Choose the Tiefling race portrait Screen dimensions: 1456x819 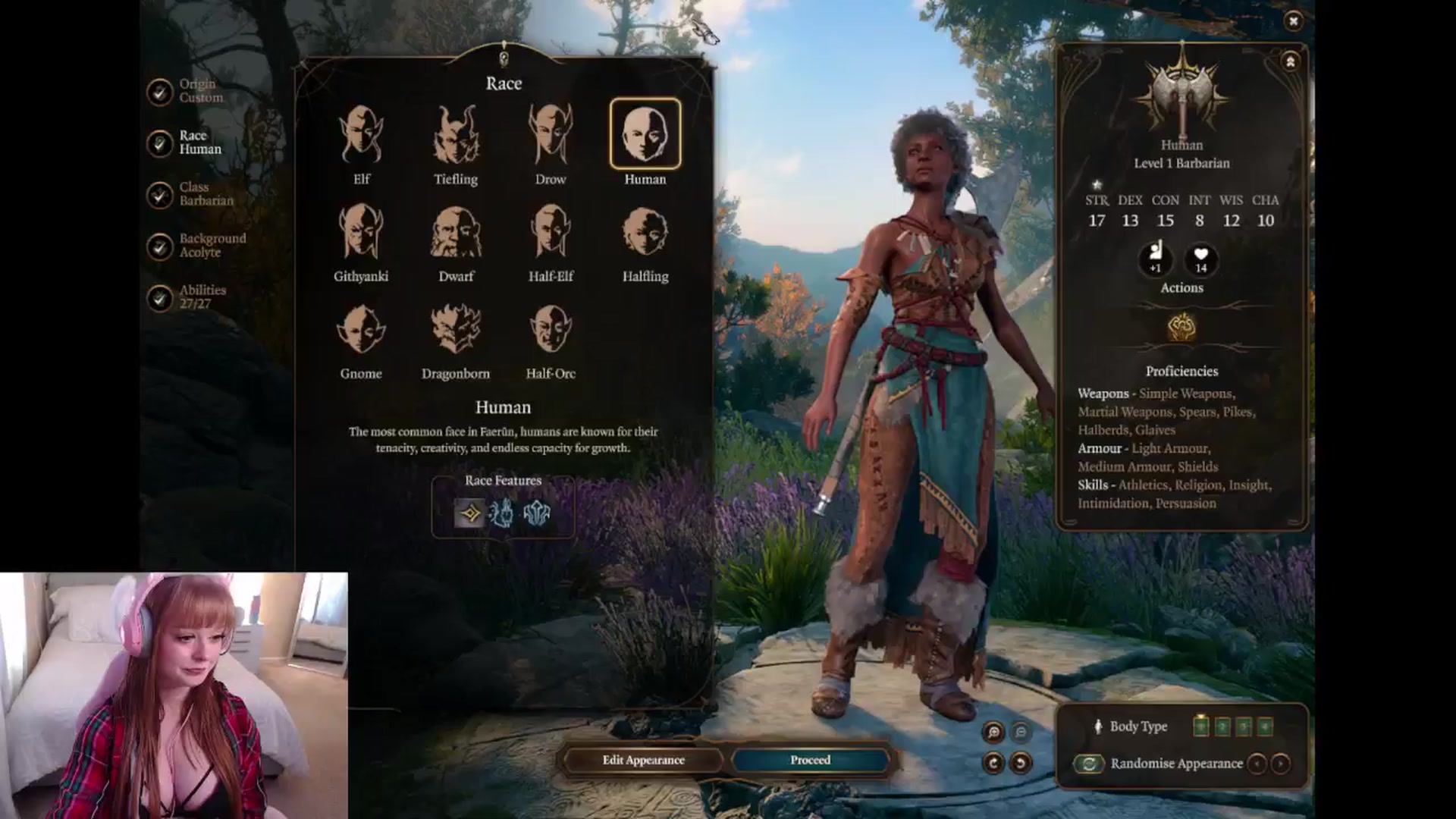tap(456, 136)
